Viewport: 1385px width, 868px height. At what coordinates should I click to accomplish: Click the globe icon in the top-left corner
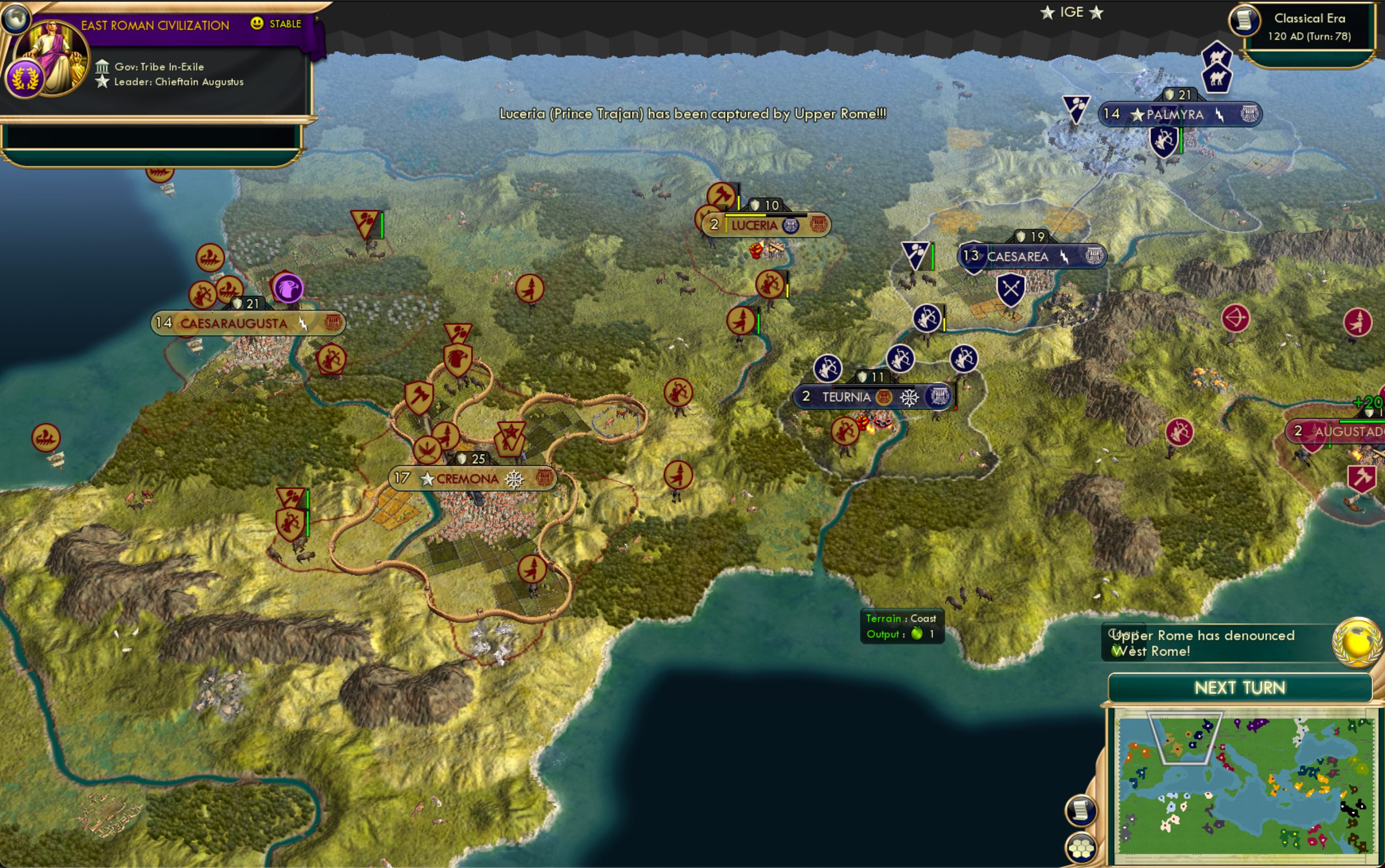(x=16, y=18)
